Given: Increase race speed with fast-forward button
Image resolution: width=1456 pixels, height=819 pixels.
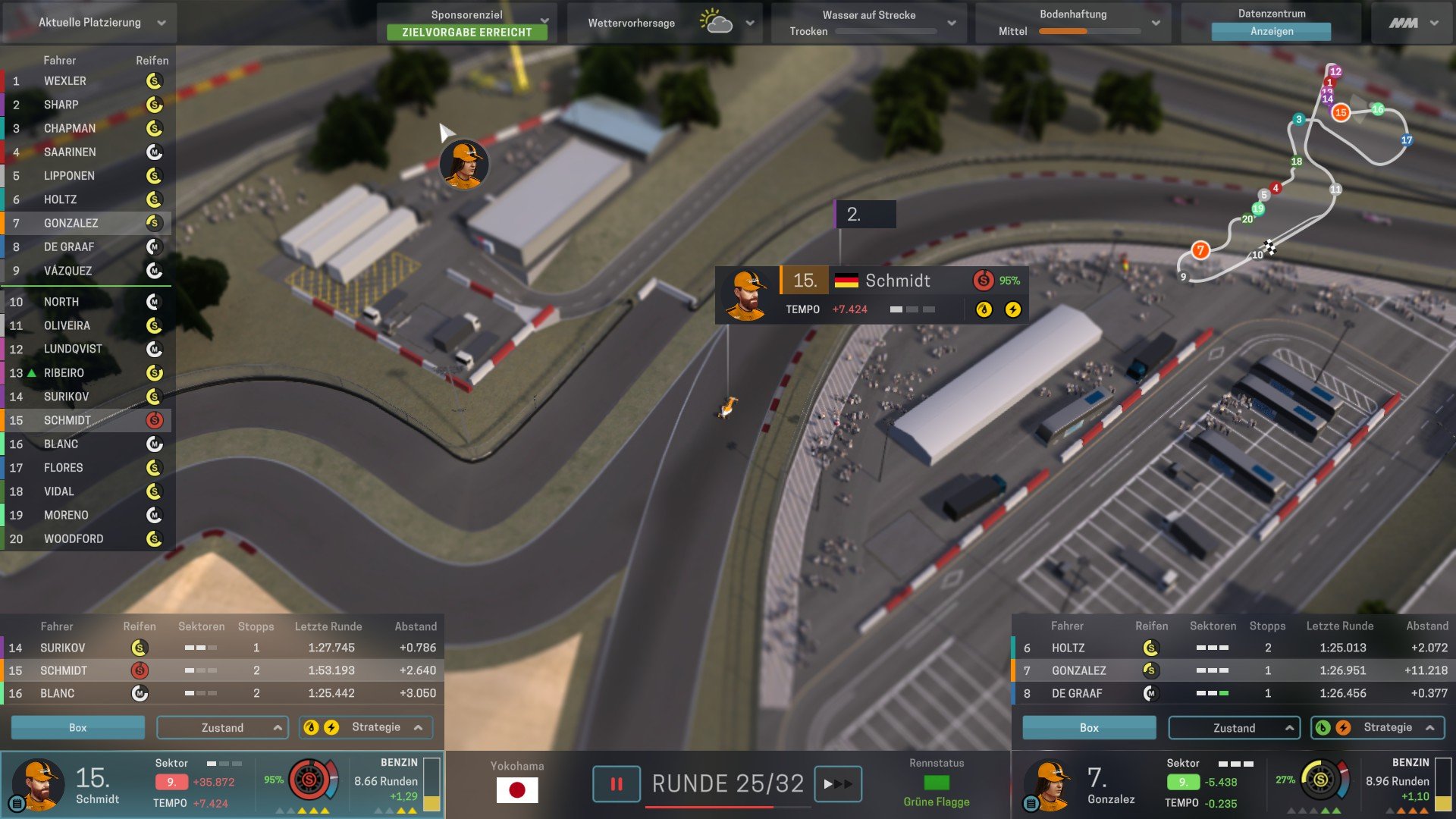Looking at the screenshot, I should [837, 784].
